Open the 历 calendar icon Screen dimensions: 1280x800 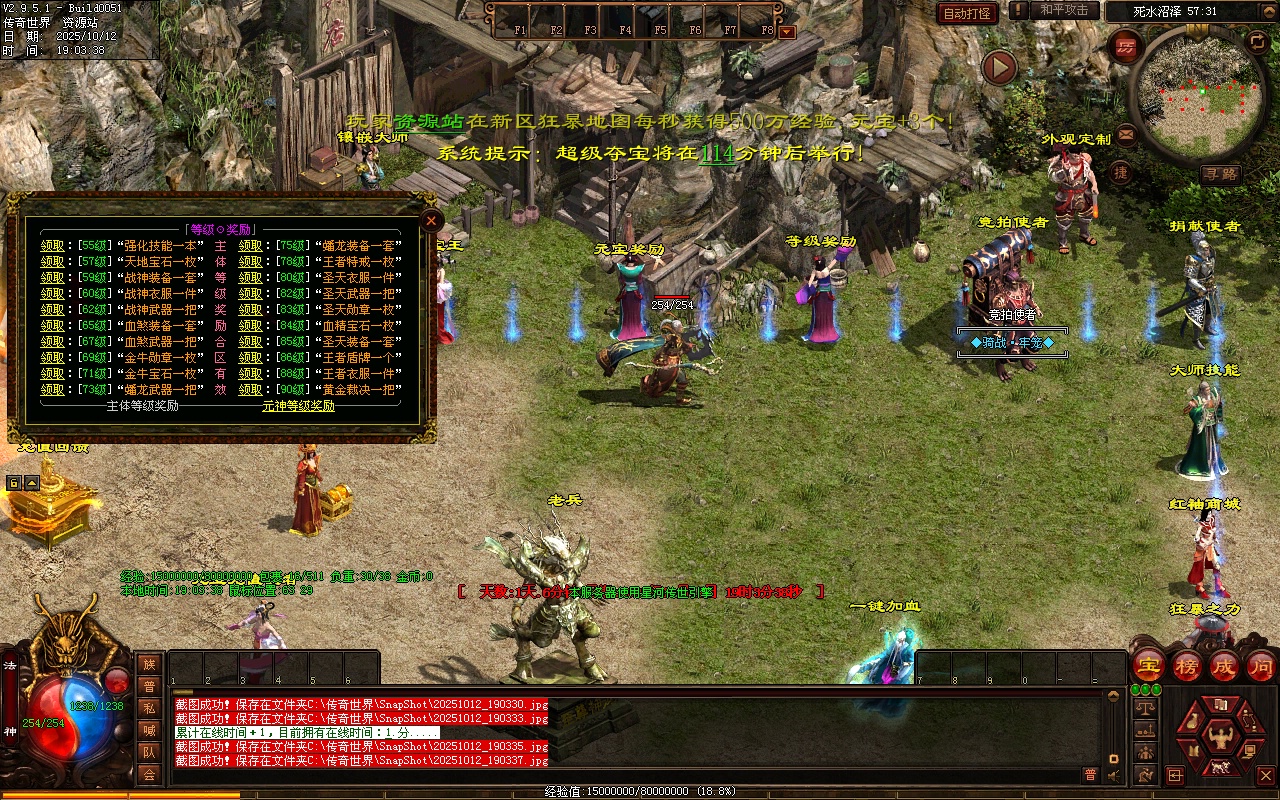click(x=1127, y=46)
